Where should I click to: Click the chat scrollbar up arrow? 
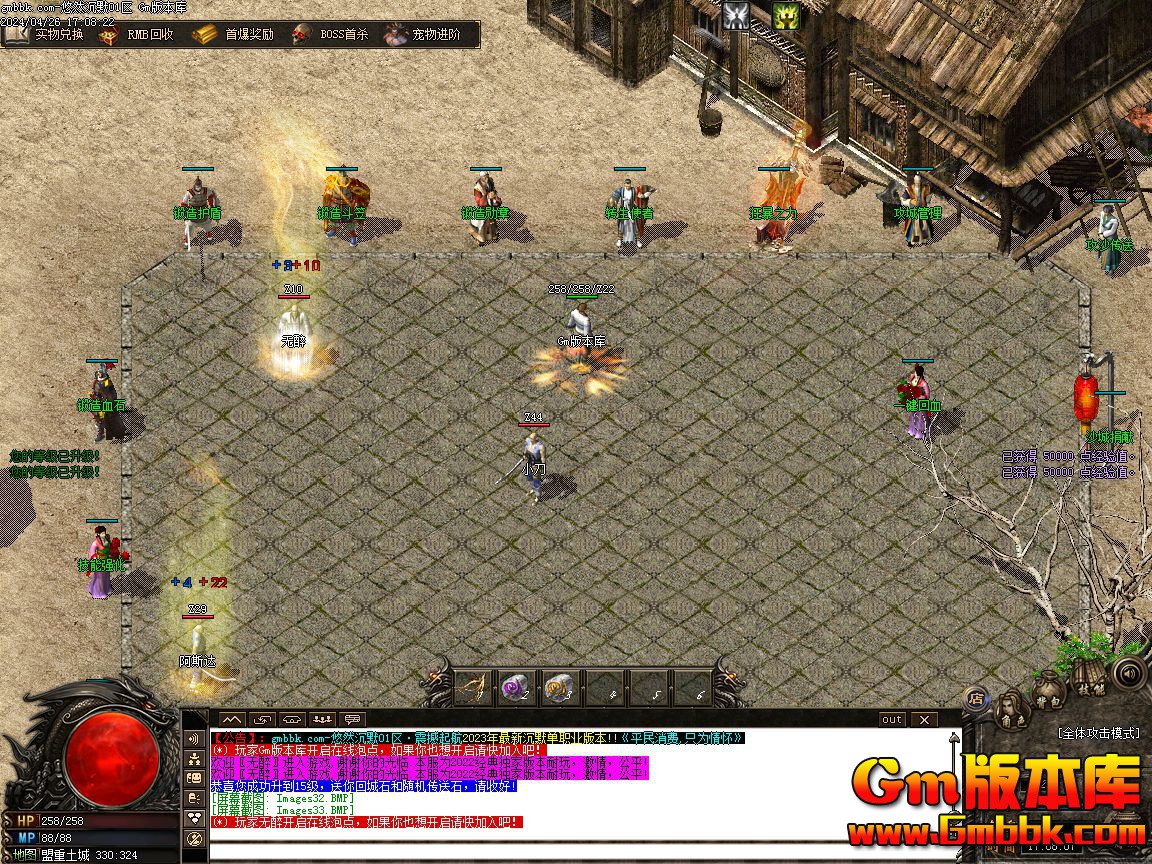click(x=955, y=738)
